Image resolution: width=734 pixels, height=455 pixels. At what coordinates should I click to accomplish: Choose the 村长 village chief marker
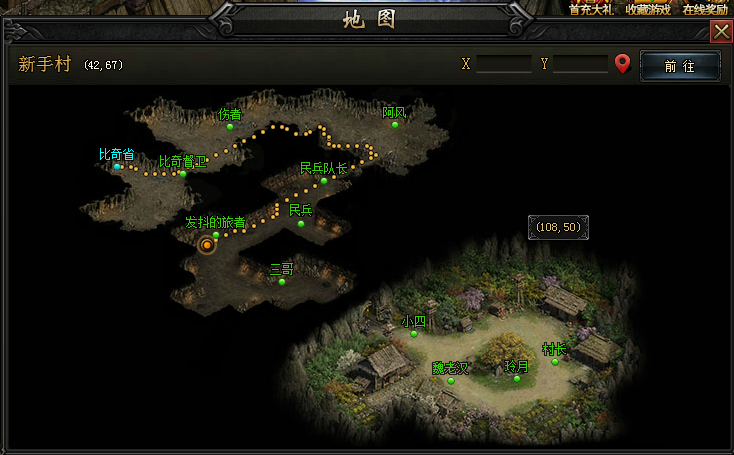(555, 362)
